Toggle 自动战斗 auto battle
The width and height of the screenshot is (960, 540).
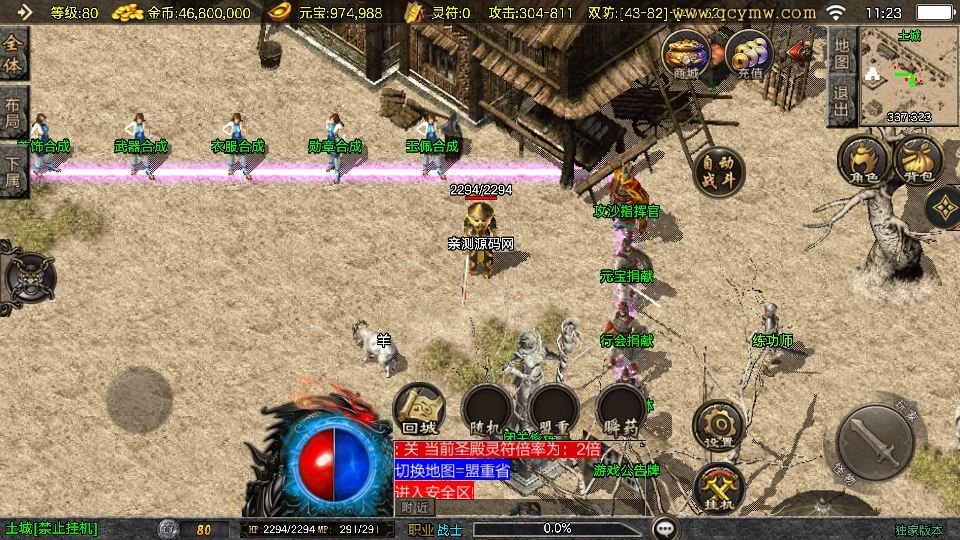(x=719, y=172)
